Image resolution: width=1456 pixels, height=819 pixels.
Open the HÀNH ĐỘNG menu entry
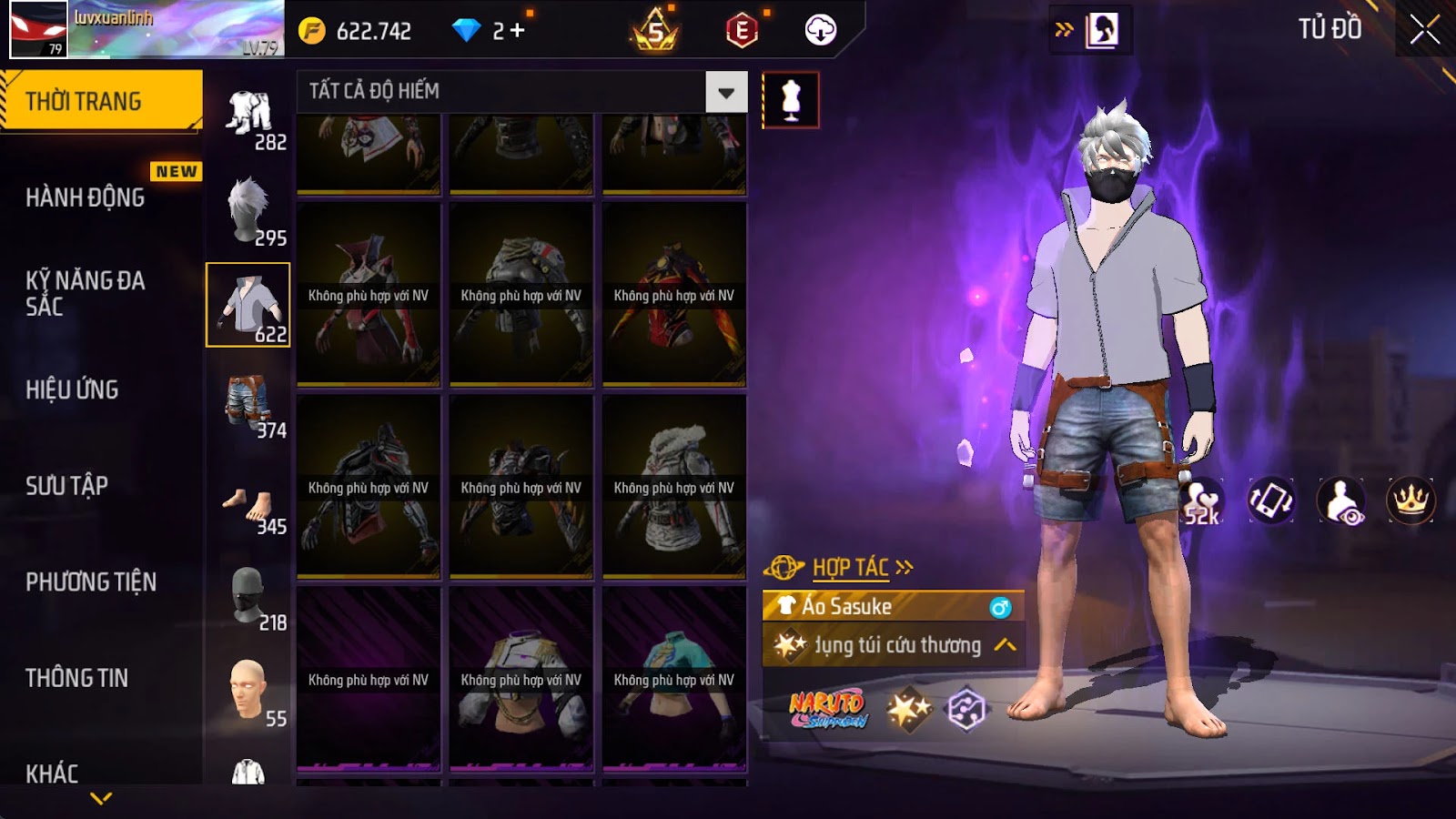(x=86, y=197)
